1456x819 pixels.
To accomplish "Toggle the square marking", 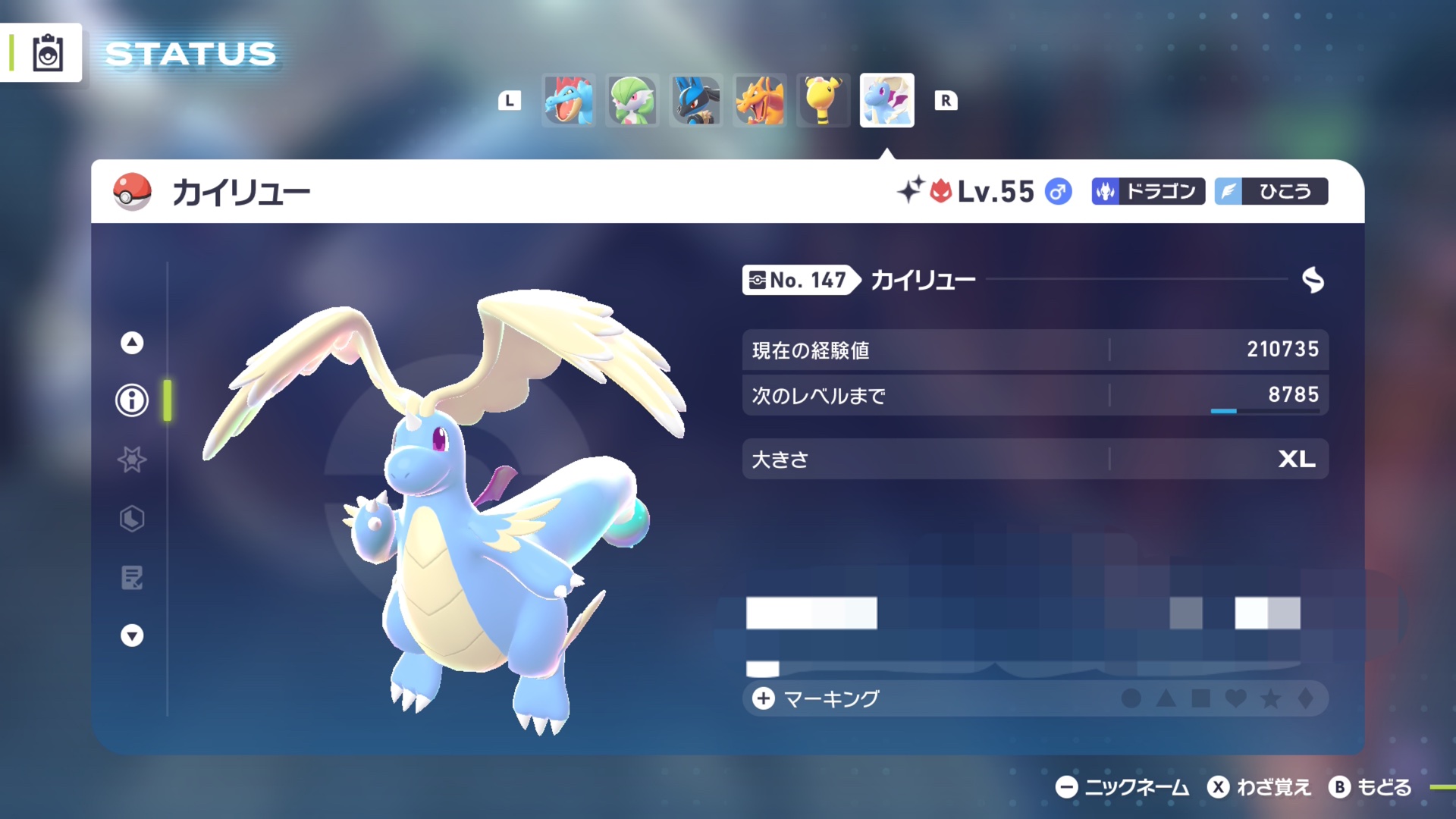I will click(1201, 698).
